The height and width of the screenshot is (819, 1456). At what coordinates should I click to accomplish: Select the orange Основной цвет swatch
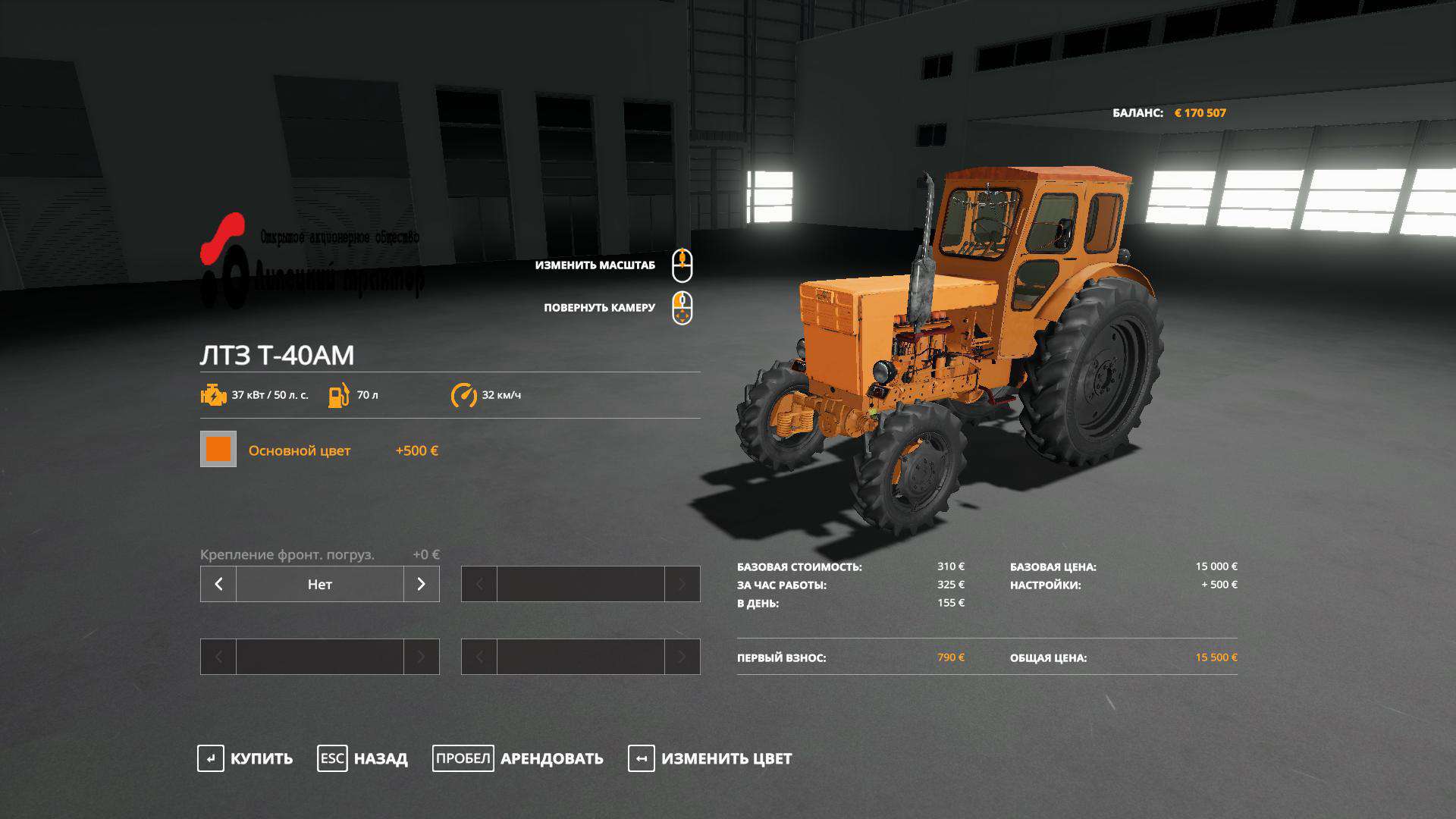pos(218,449)
